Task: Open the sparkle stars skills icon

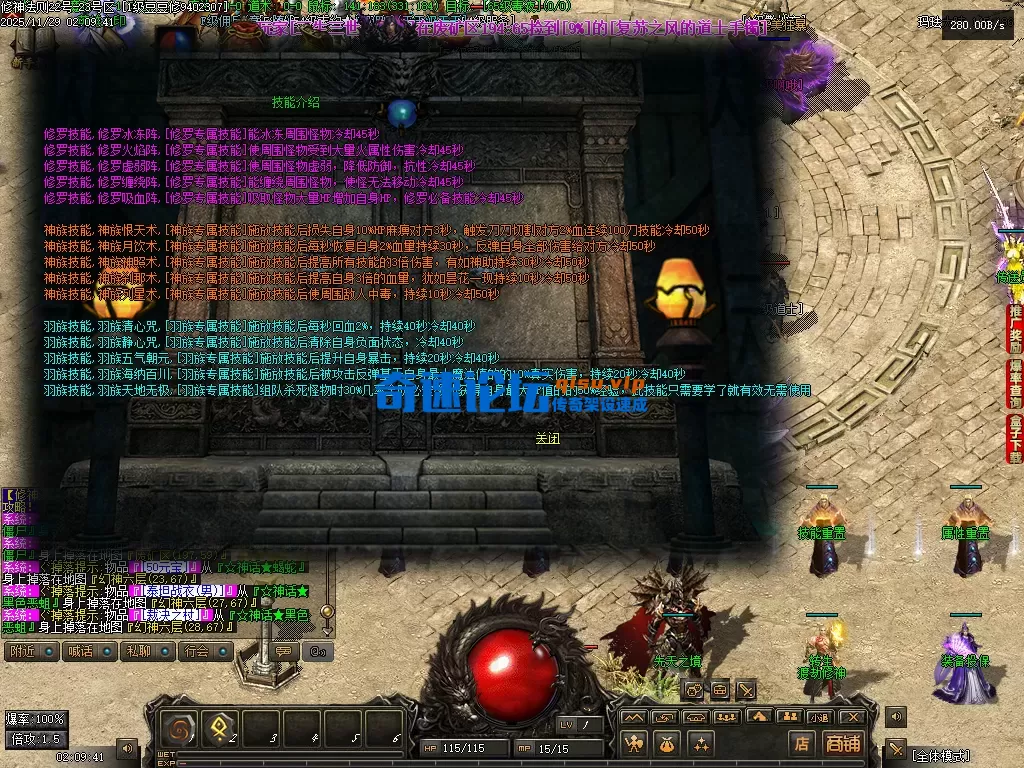Action: tap(700, 743)
